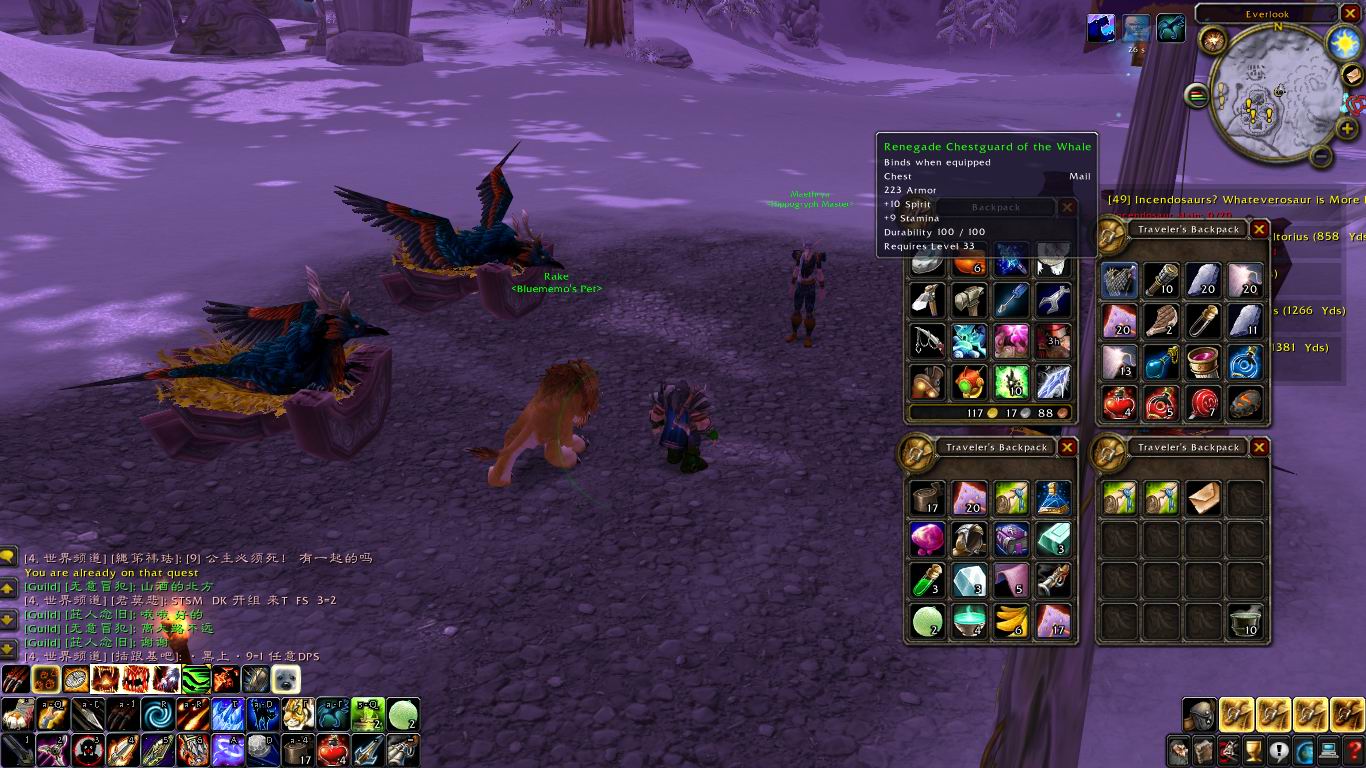Zoom in using the minimap plus button
The image size is (1366, 768).
1346,129
